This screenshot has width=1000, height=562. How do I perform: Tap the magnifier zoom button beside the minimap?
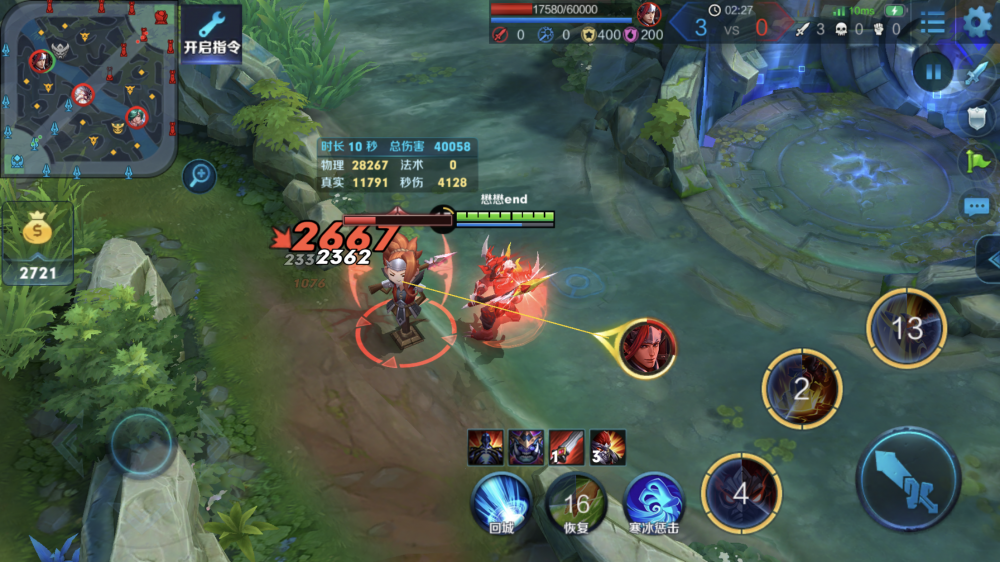200,177
